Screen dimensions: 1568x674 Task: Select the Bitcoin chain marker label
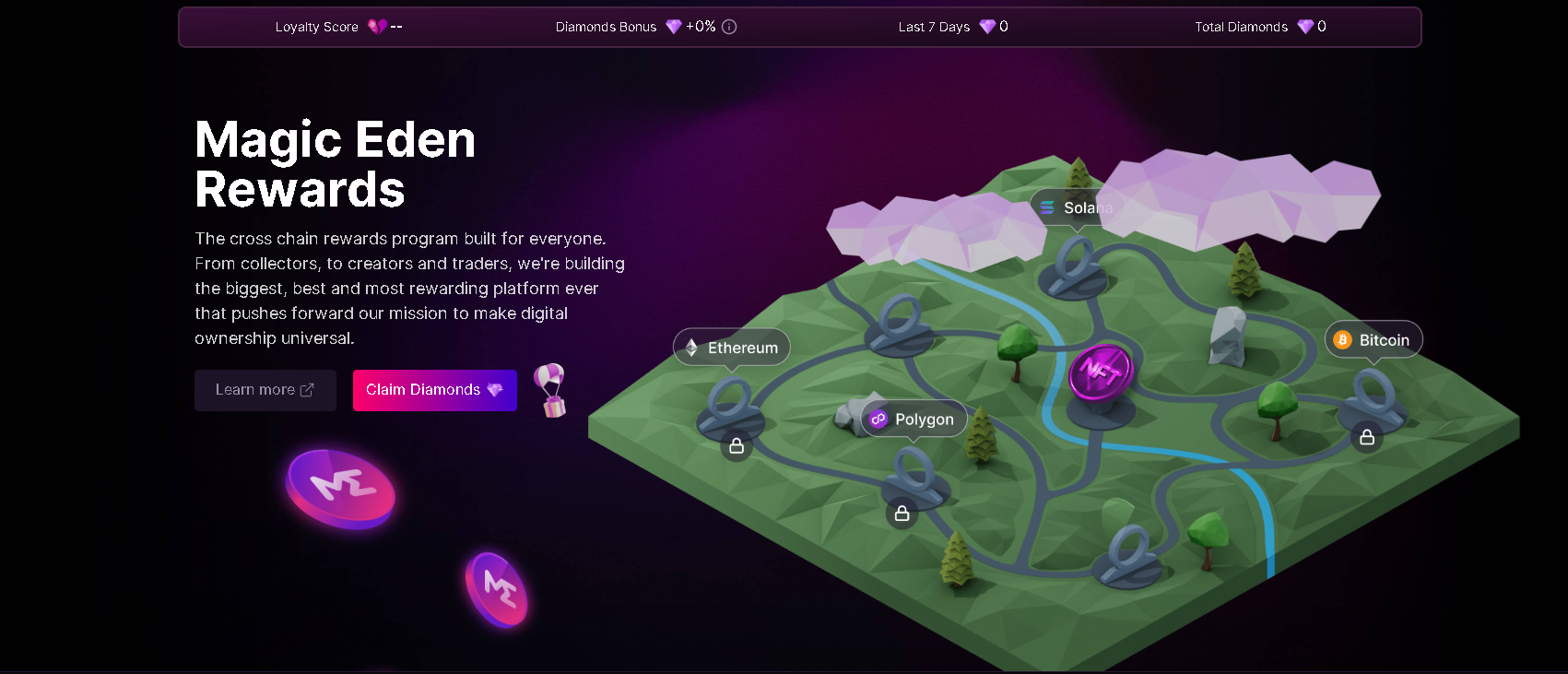point(1373,340)
